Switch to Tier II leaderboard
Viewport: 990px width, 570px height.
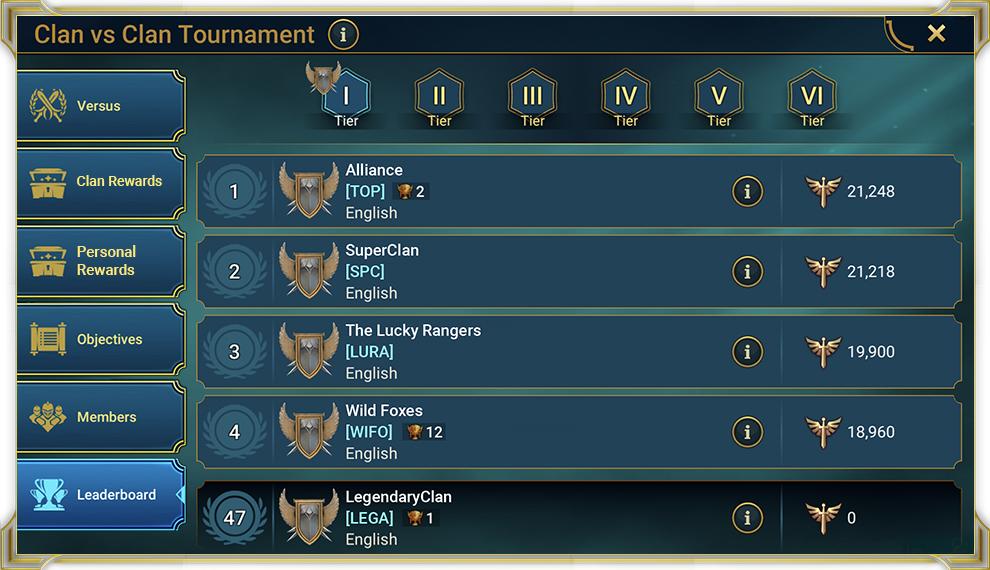pos(439,98)
